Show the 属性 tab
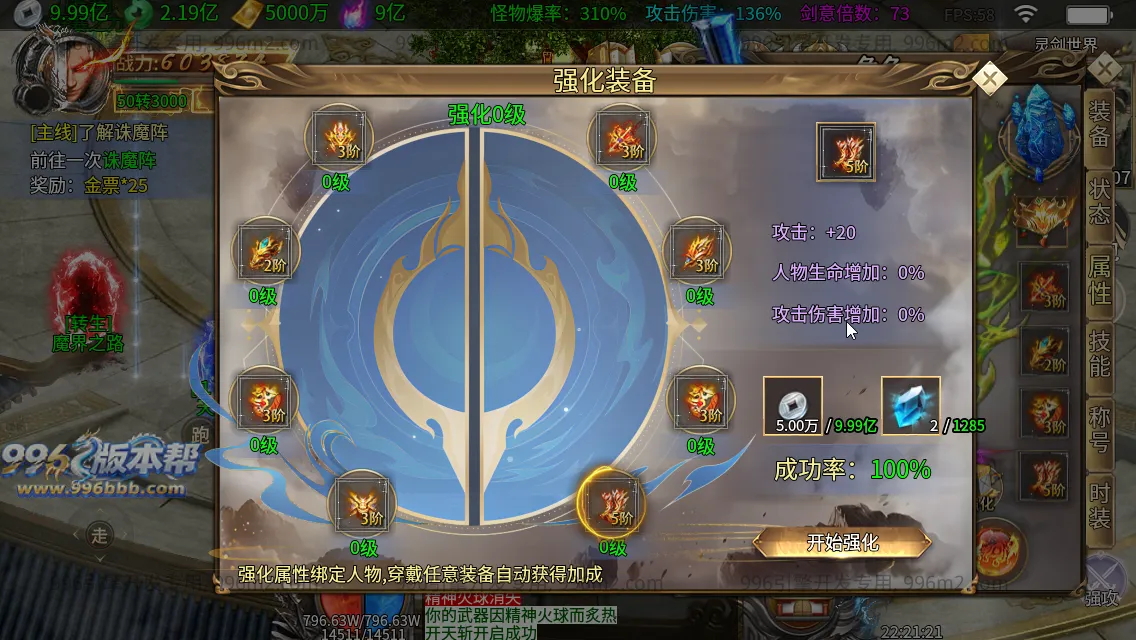This screenshot has width=1136, height=640. (1100, 278)
